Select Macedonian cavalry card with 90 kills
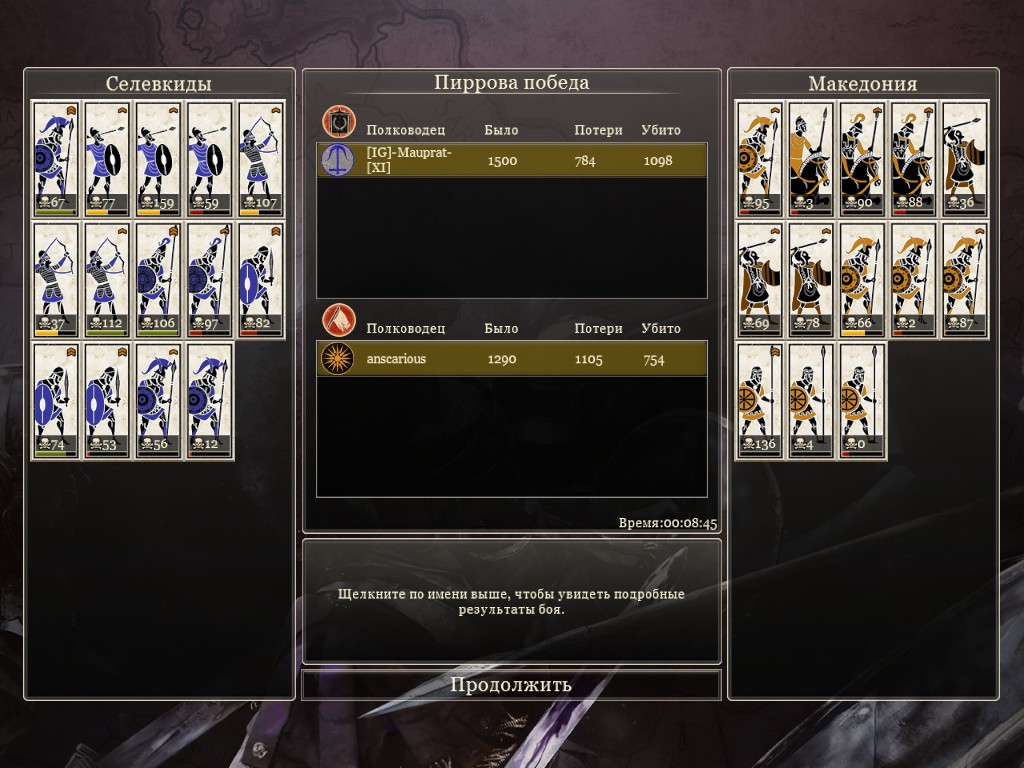1024x768 pixels. [x=863, y=158]
